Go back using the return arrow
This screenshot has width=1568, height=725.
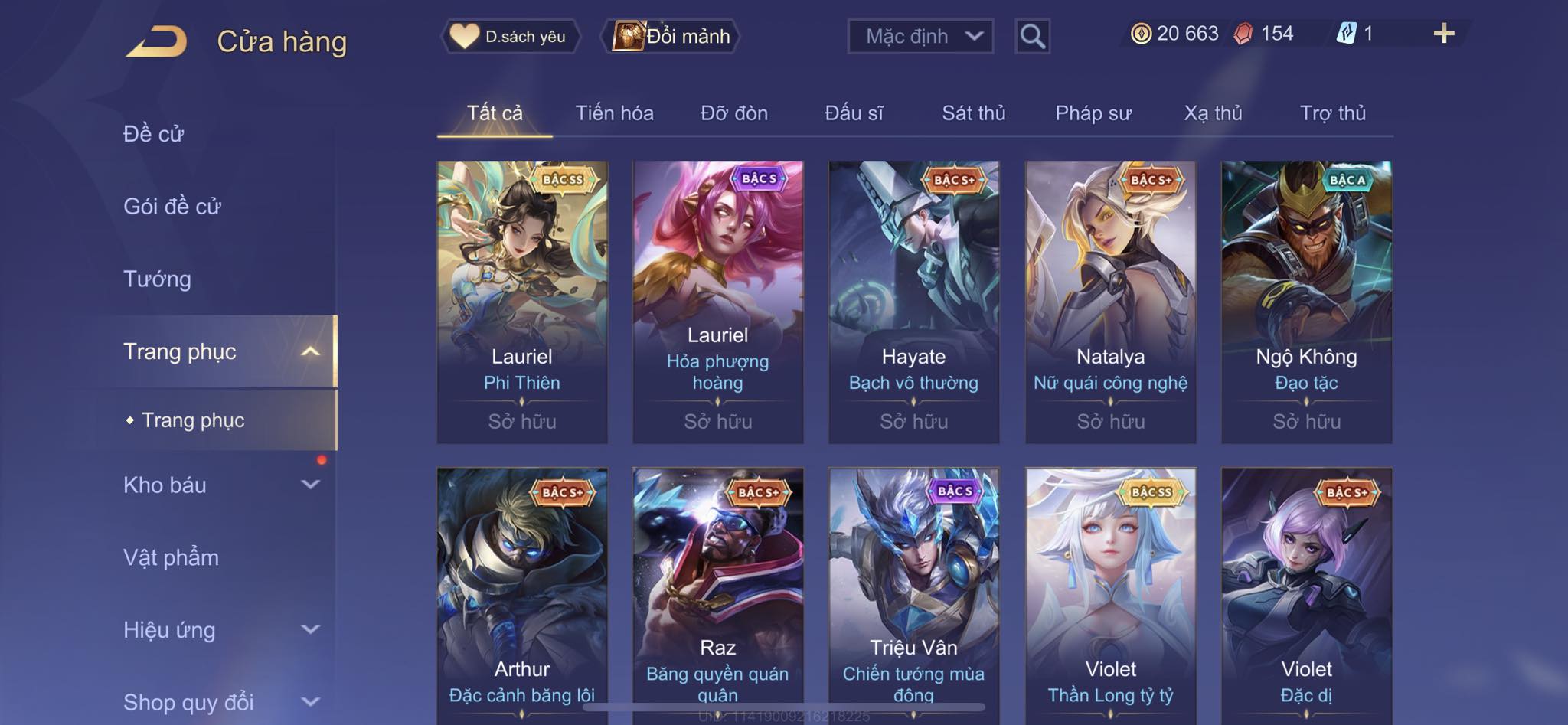click(x=157, y=41)
